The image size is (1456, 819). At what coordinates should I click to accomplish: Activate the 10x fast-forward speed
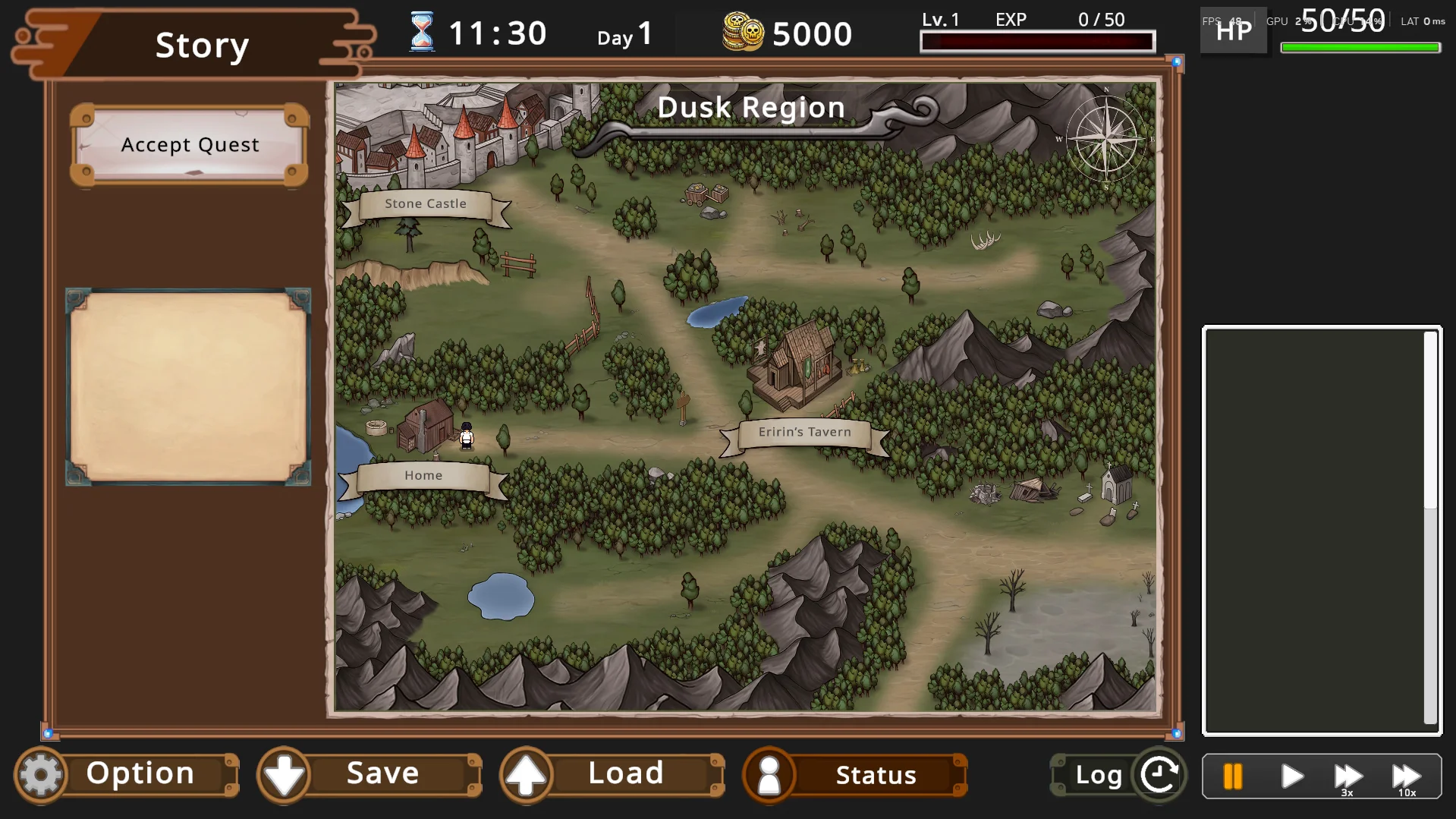pyautogui.click(x=1406, y=776)
